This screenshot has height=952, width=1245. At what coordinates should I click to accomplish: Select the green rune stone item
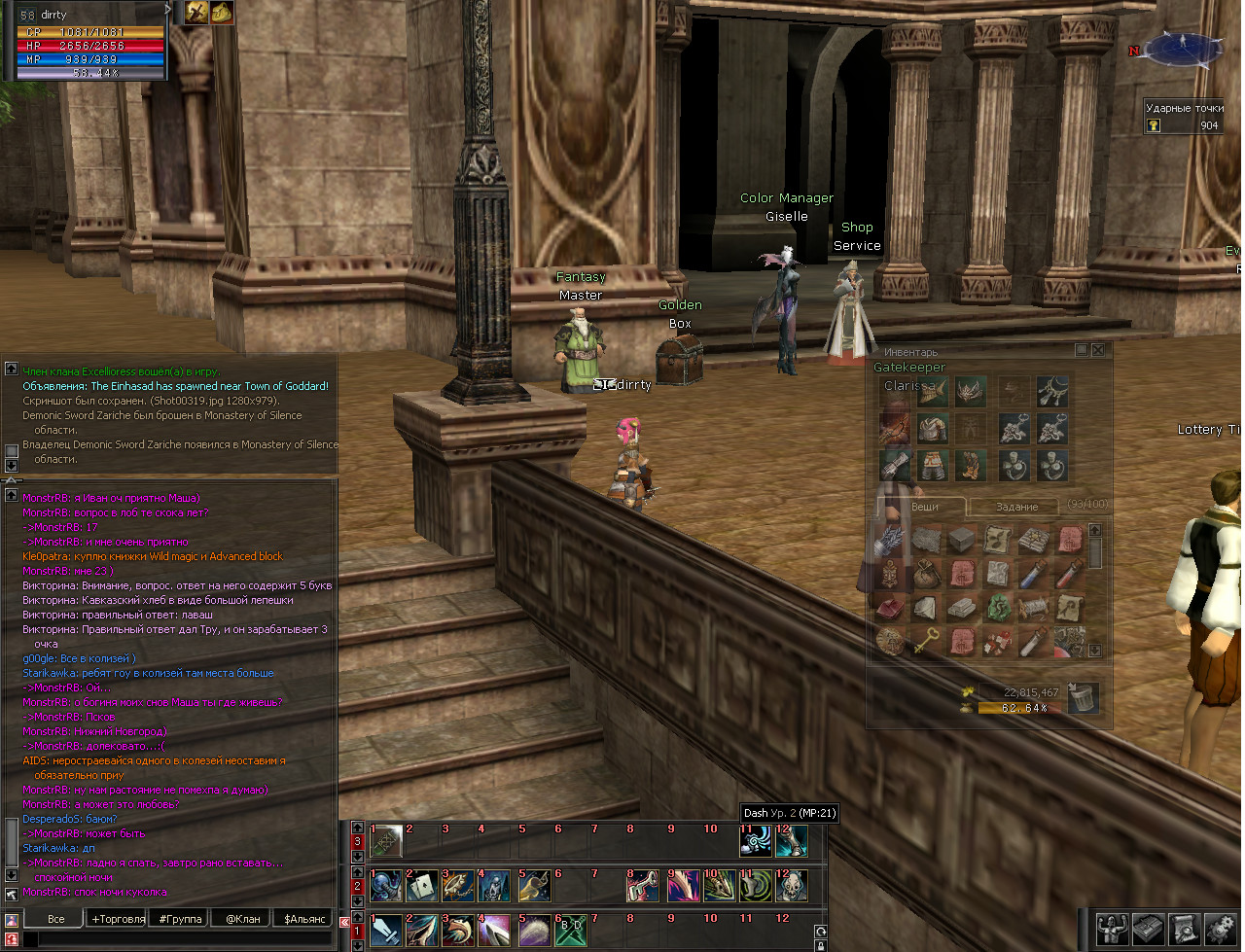[997, 609]
